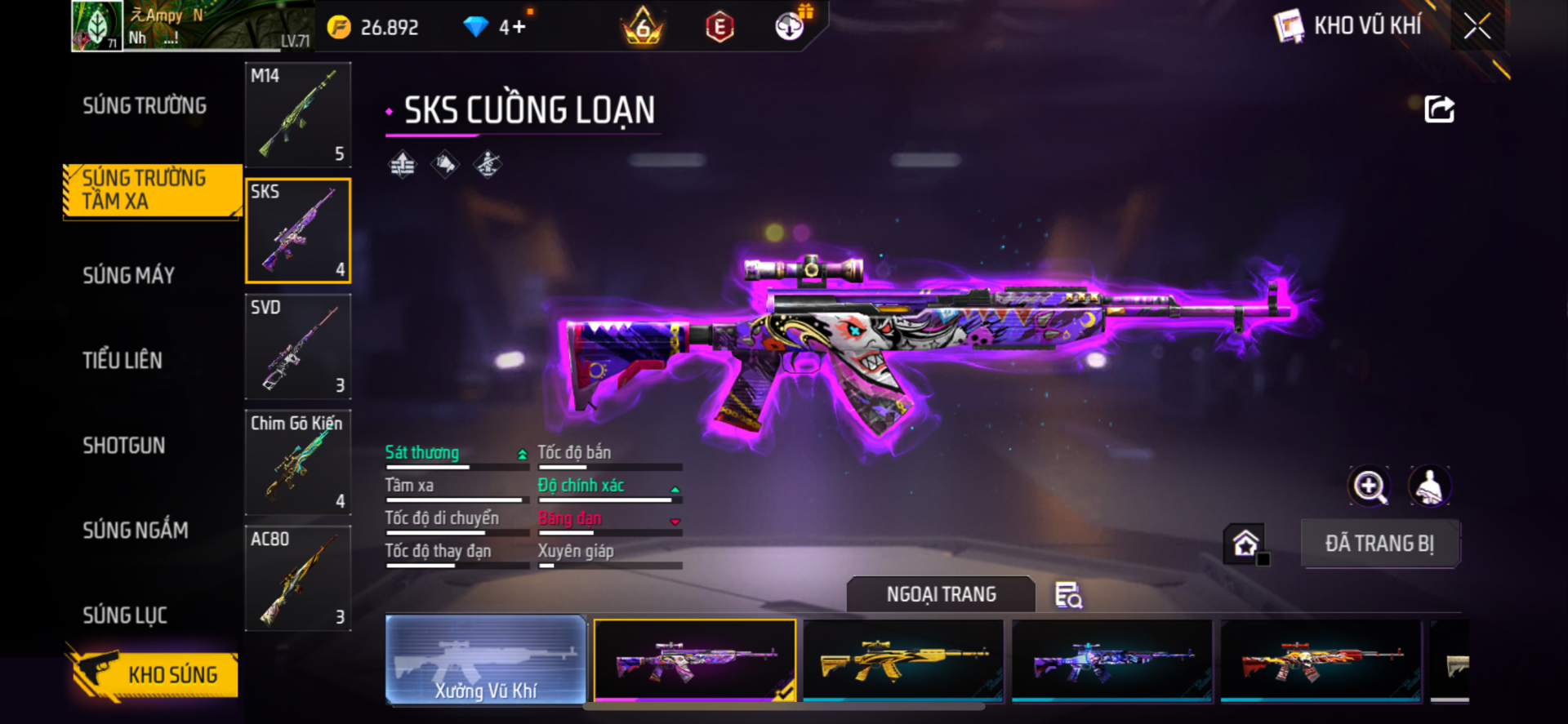Share the SKS Cuồng Loạn skin
This screenshot has height=724, width=1568.
click(x=1439, y=109)
